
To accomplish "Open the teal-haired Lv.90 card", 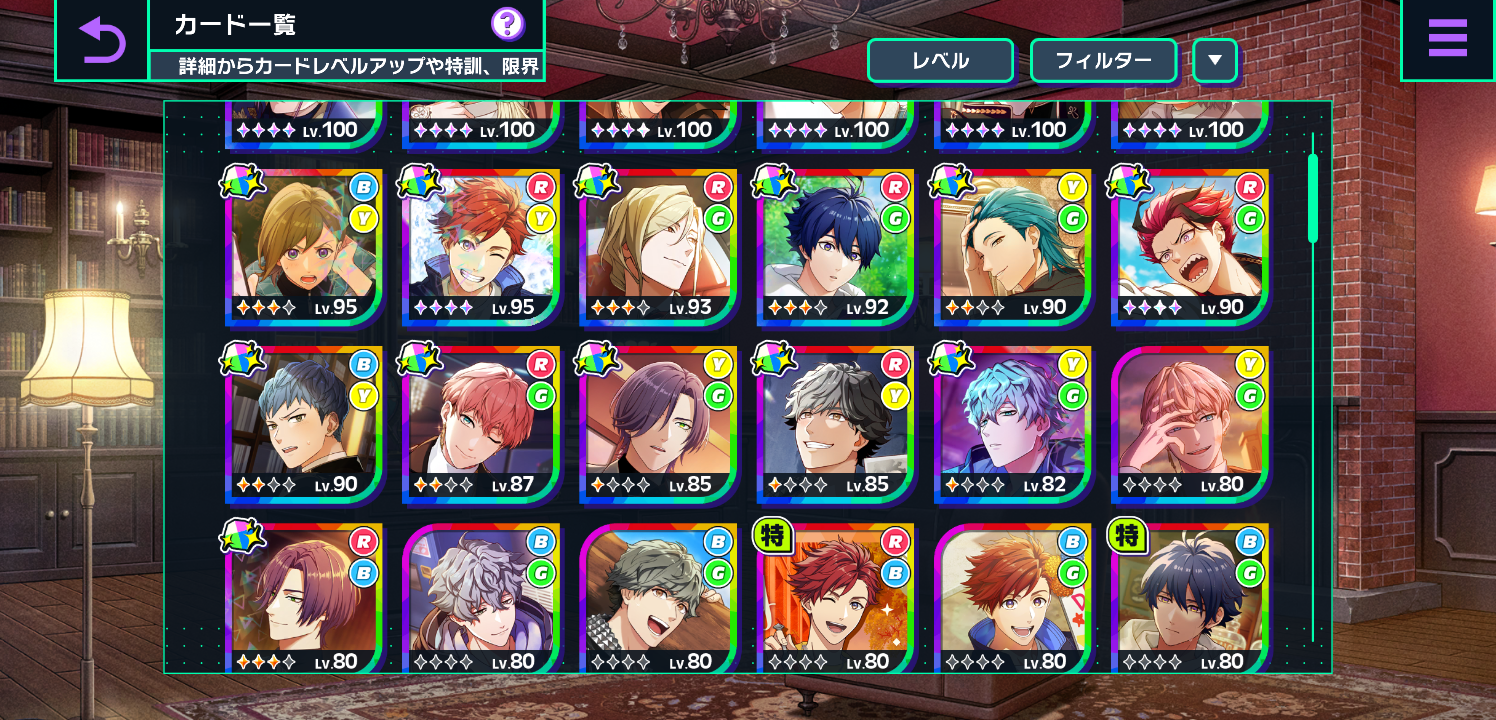I will pyautogui.click(x=1013, y=246).
